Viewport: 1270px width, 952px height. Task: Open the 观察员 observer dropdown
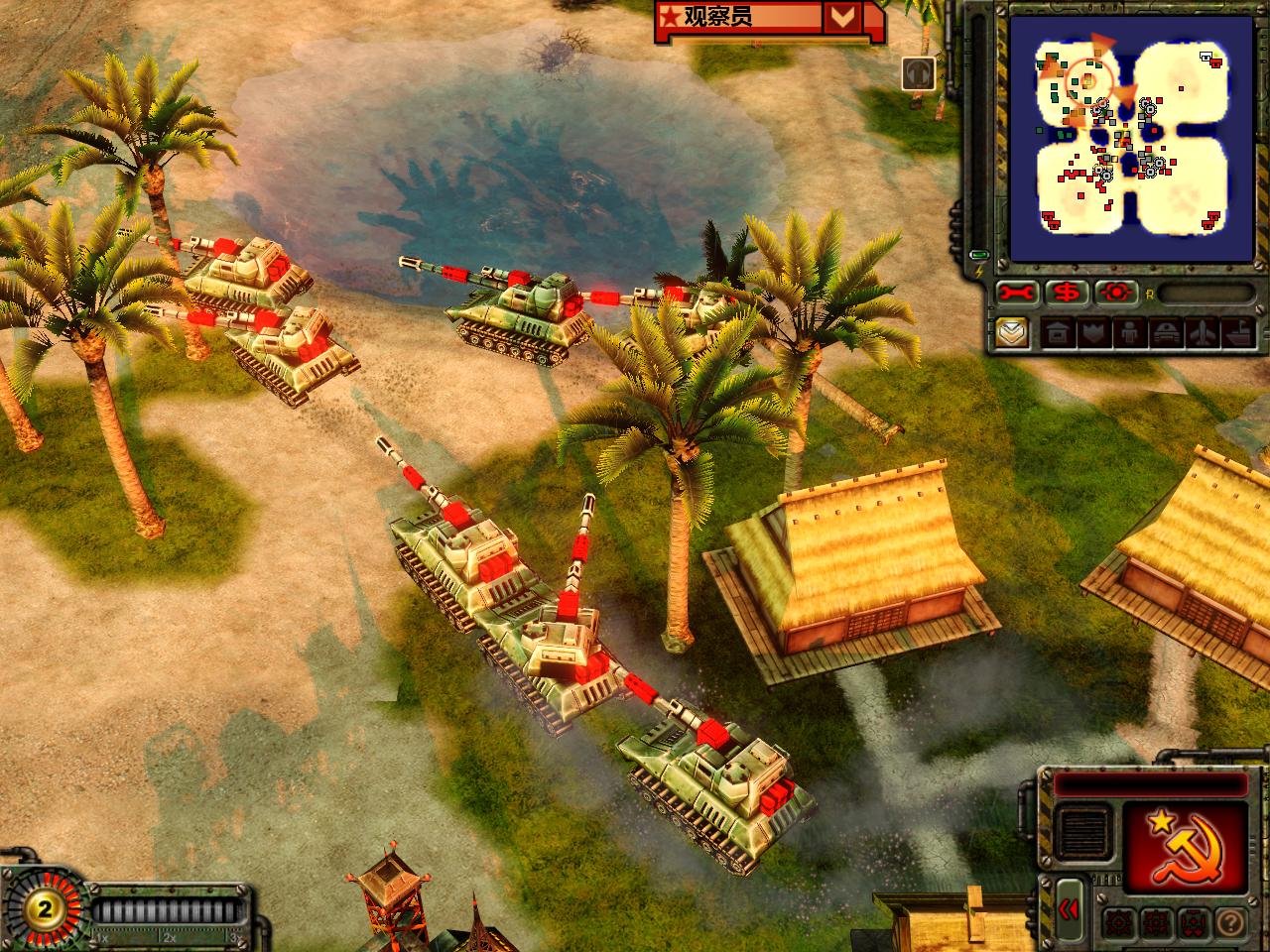(841, 17)
